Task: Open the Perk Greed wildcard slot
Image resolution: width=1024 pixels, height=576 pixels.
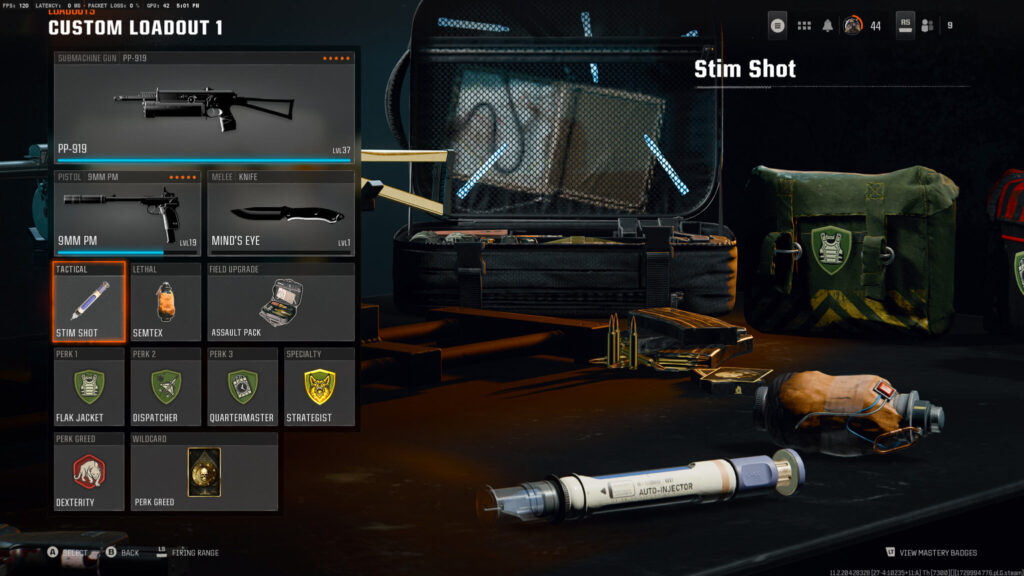Action: coord(204,471)
